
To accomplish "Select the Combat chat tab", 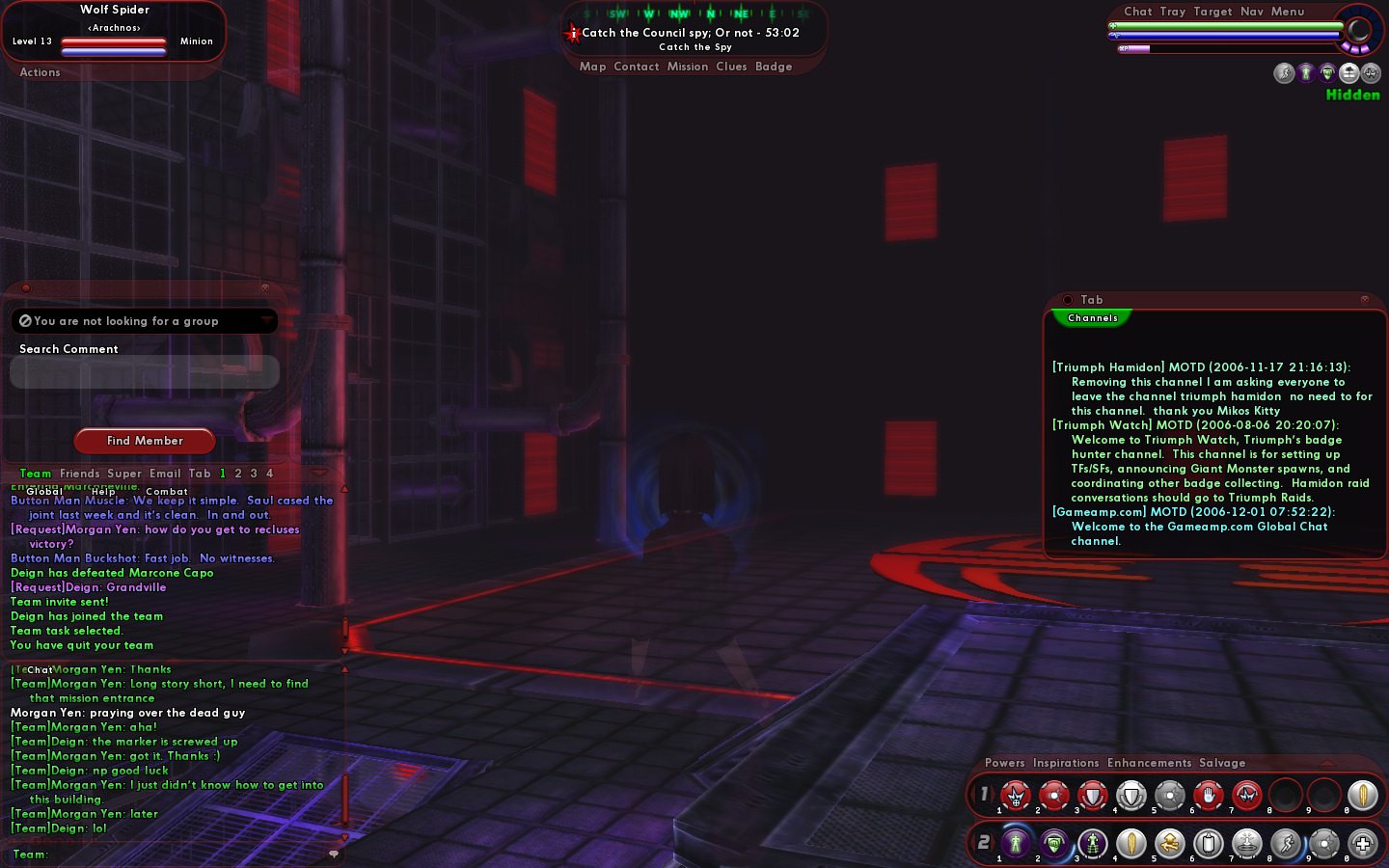I will point(167,492).
